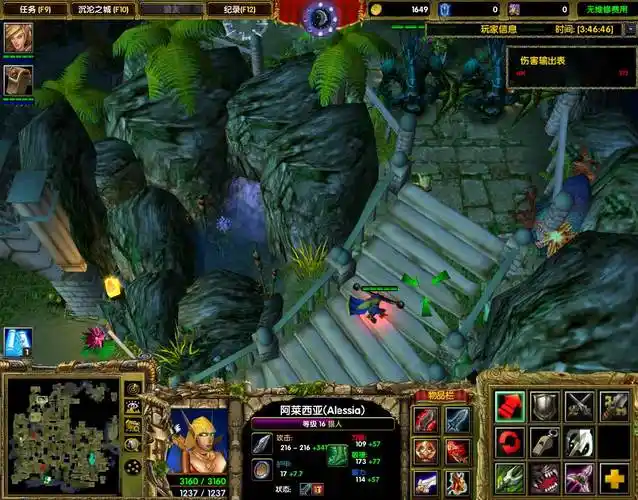Use the green claw ability
This screenshot has width=638, height=500.
coord(509,477)
